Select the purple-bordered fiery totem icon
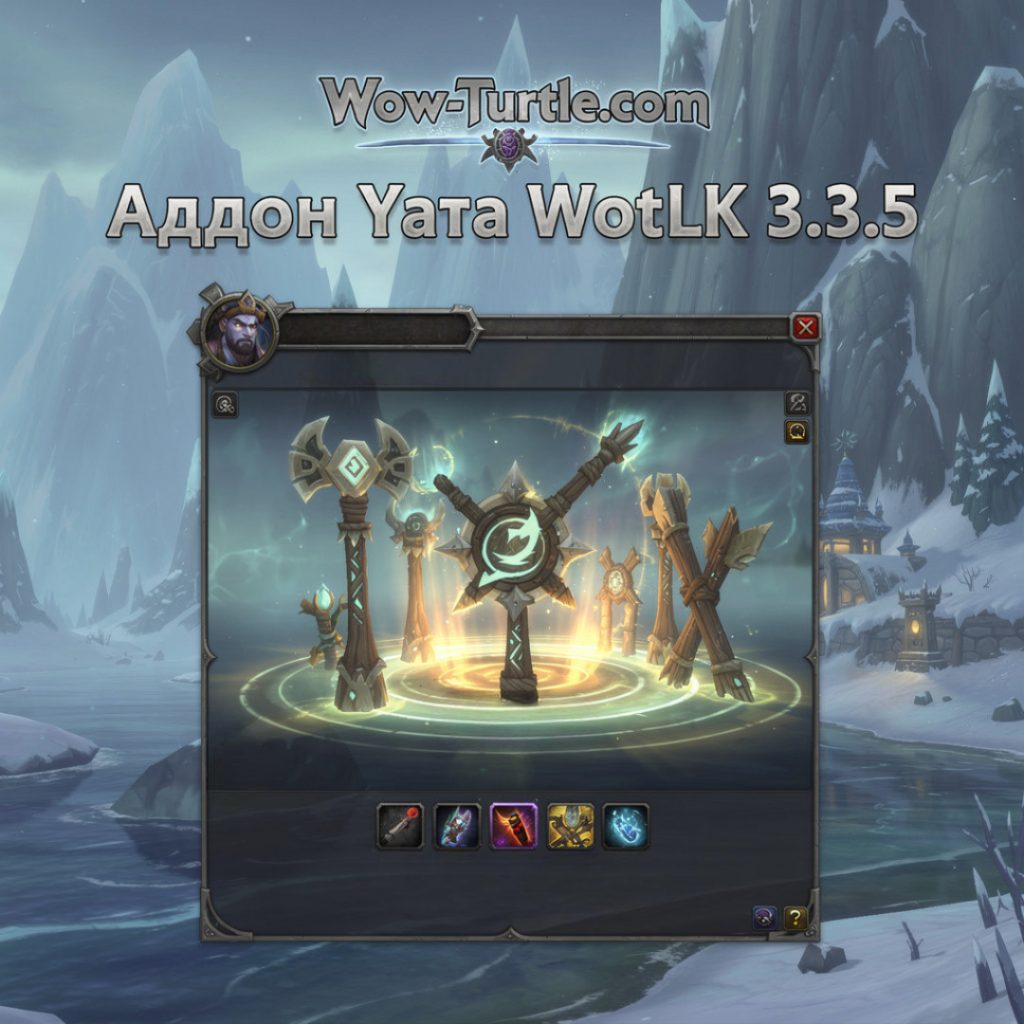1024x1024 pixels. tap(514, 826)
